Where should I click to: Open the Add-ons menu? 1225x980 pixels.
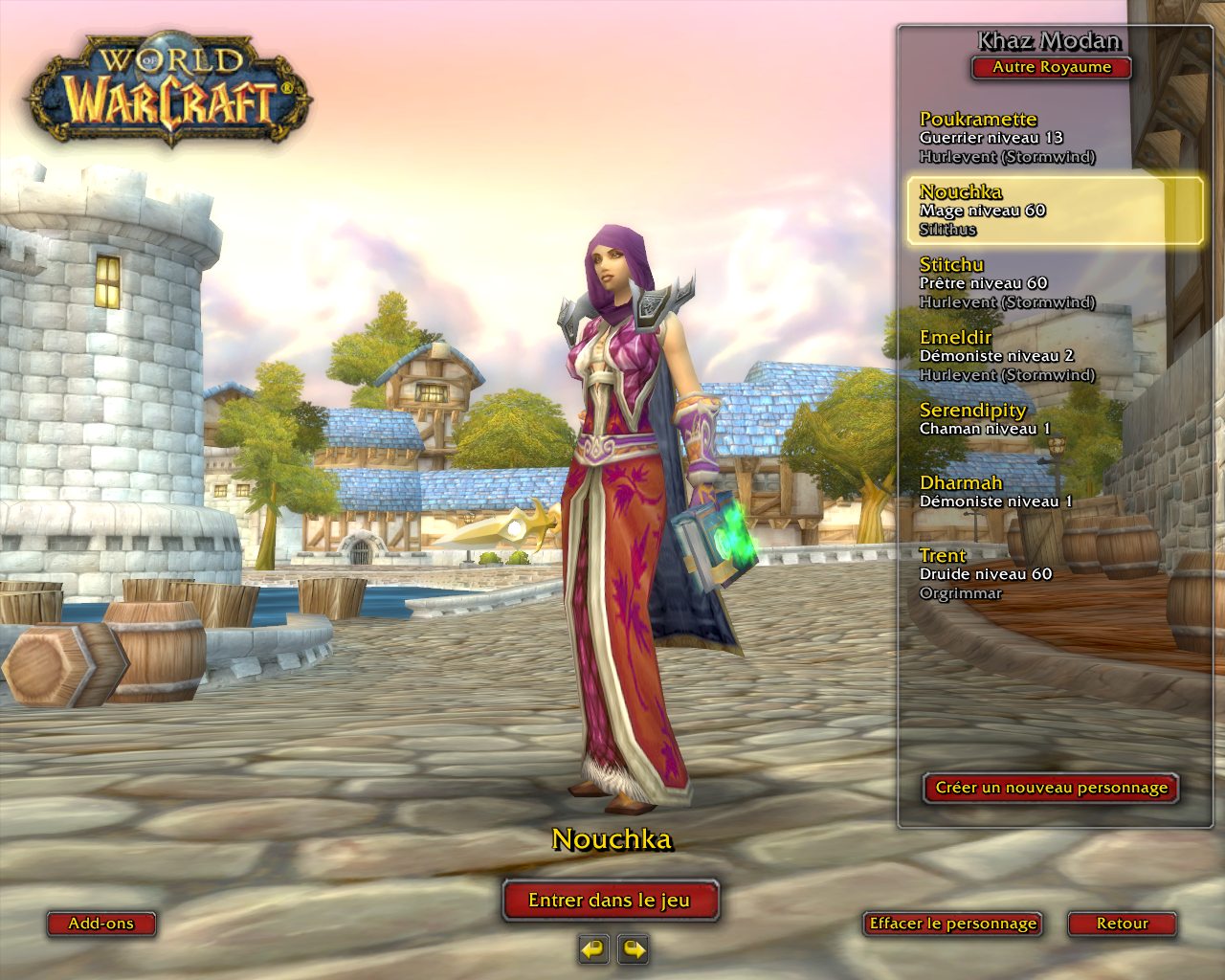100,924
